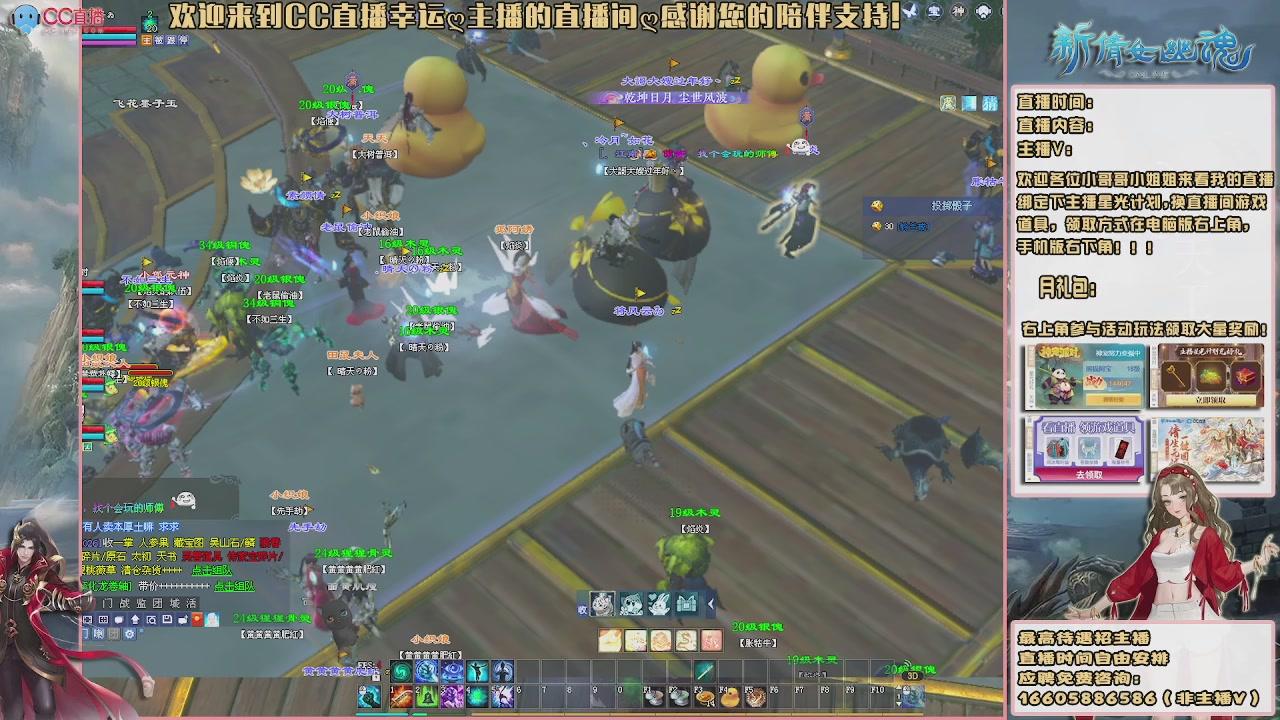
Task: Open the 团 guild entry in left vertical menu
Action: [x=156, y=601]
